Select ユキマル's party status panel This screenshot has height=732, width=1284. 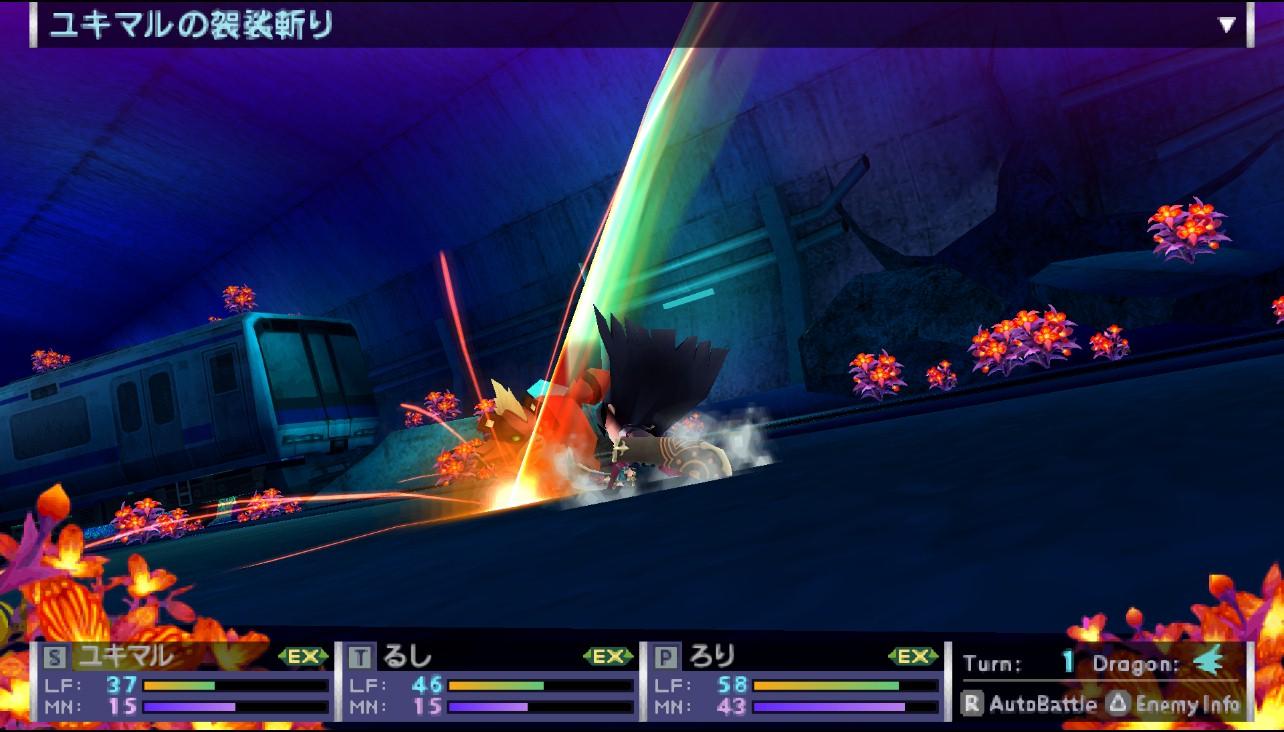tap(185, 682)
